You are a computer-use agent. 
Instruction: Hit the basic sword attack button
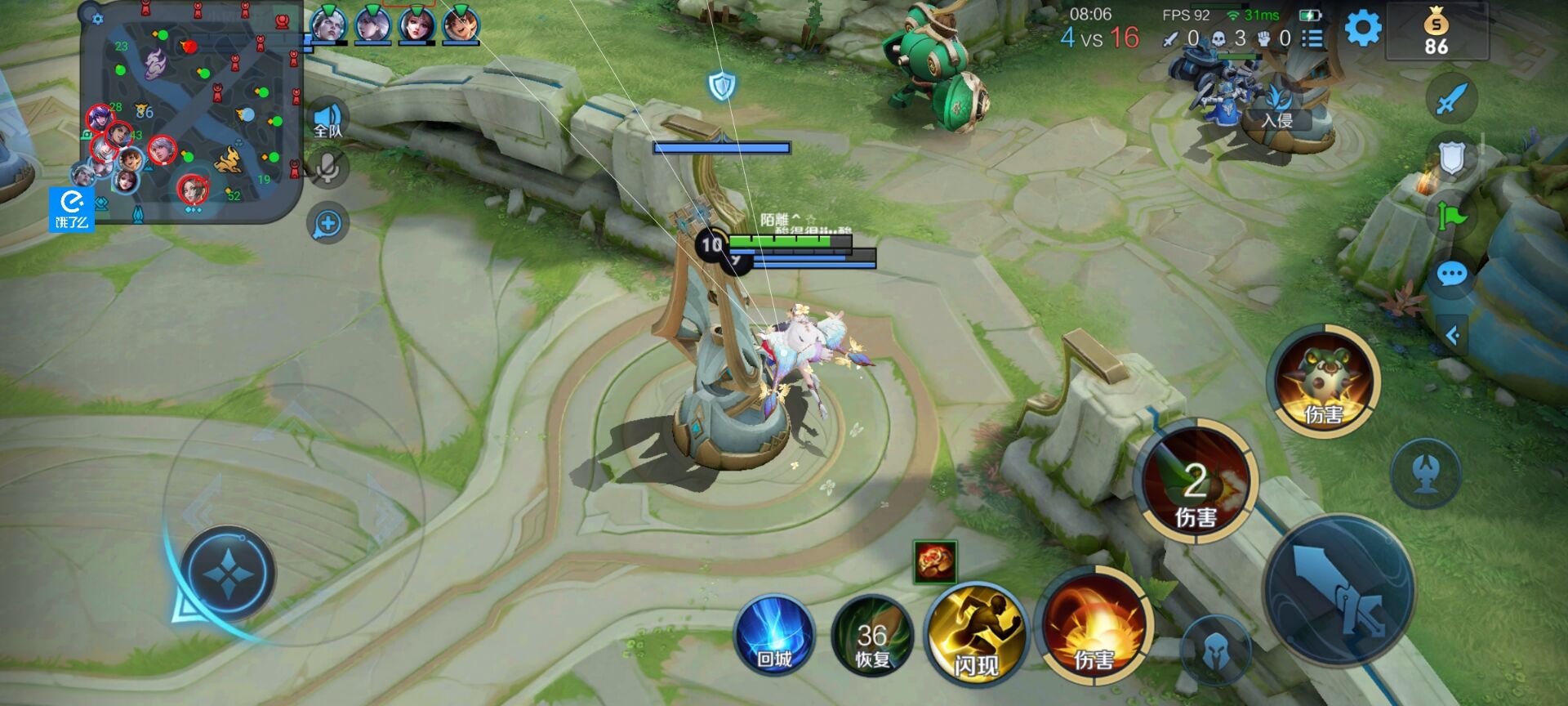1339,590
